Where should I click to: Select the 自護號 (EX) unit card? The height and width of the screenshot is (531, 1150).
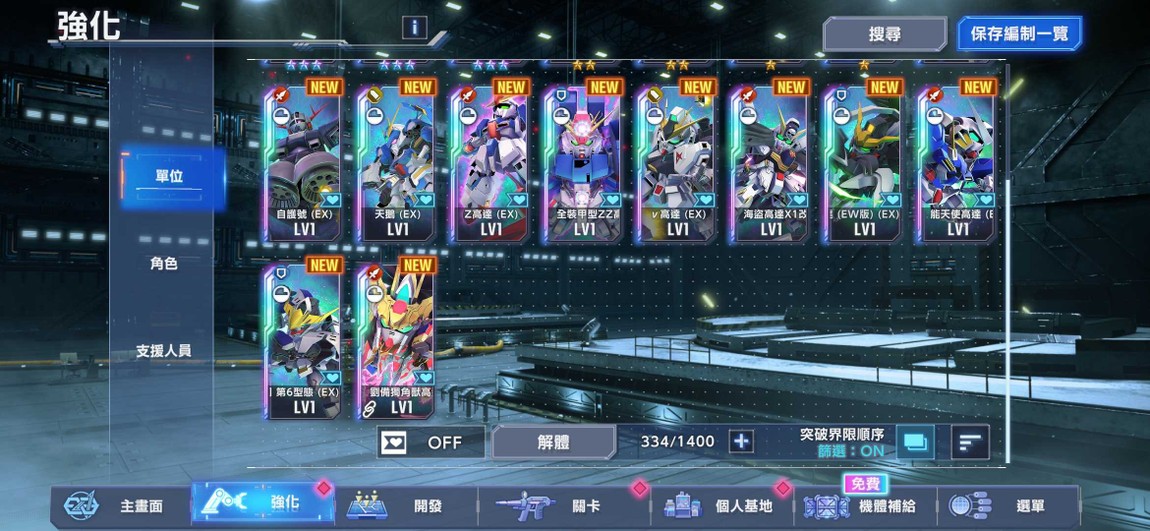[x=303, y=160]
